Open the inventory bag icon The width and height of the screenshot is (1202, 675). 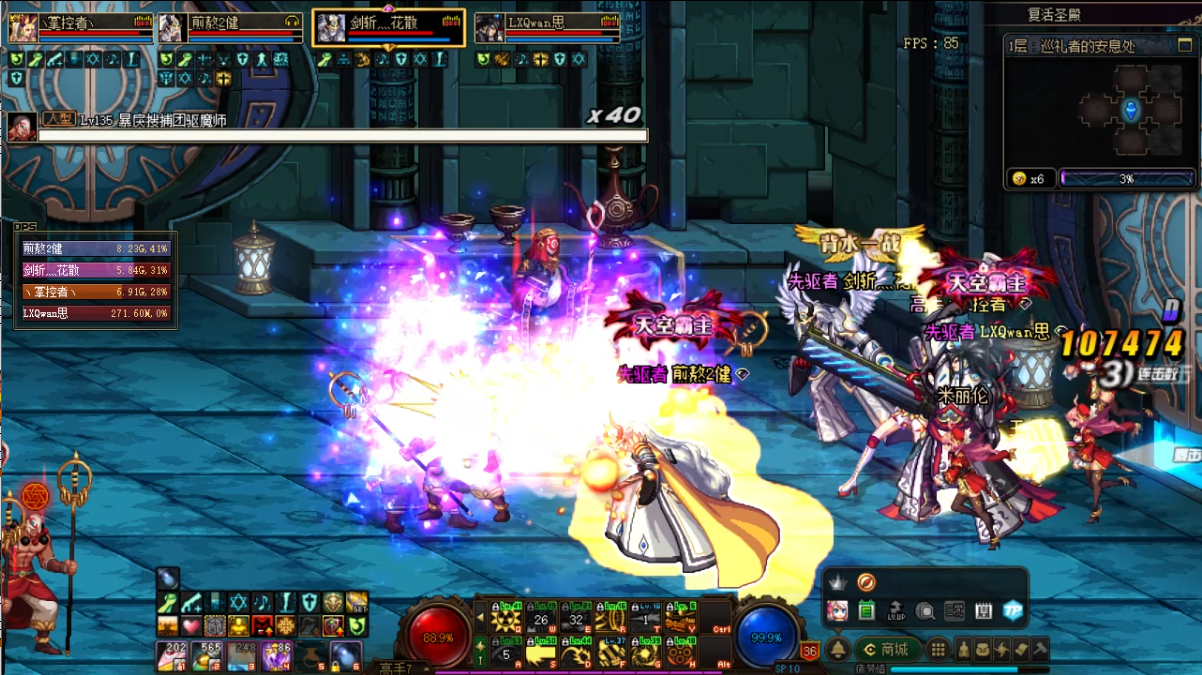983,649
